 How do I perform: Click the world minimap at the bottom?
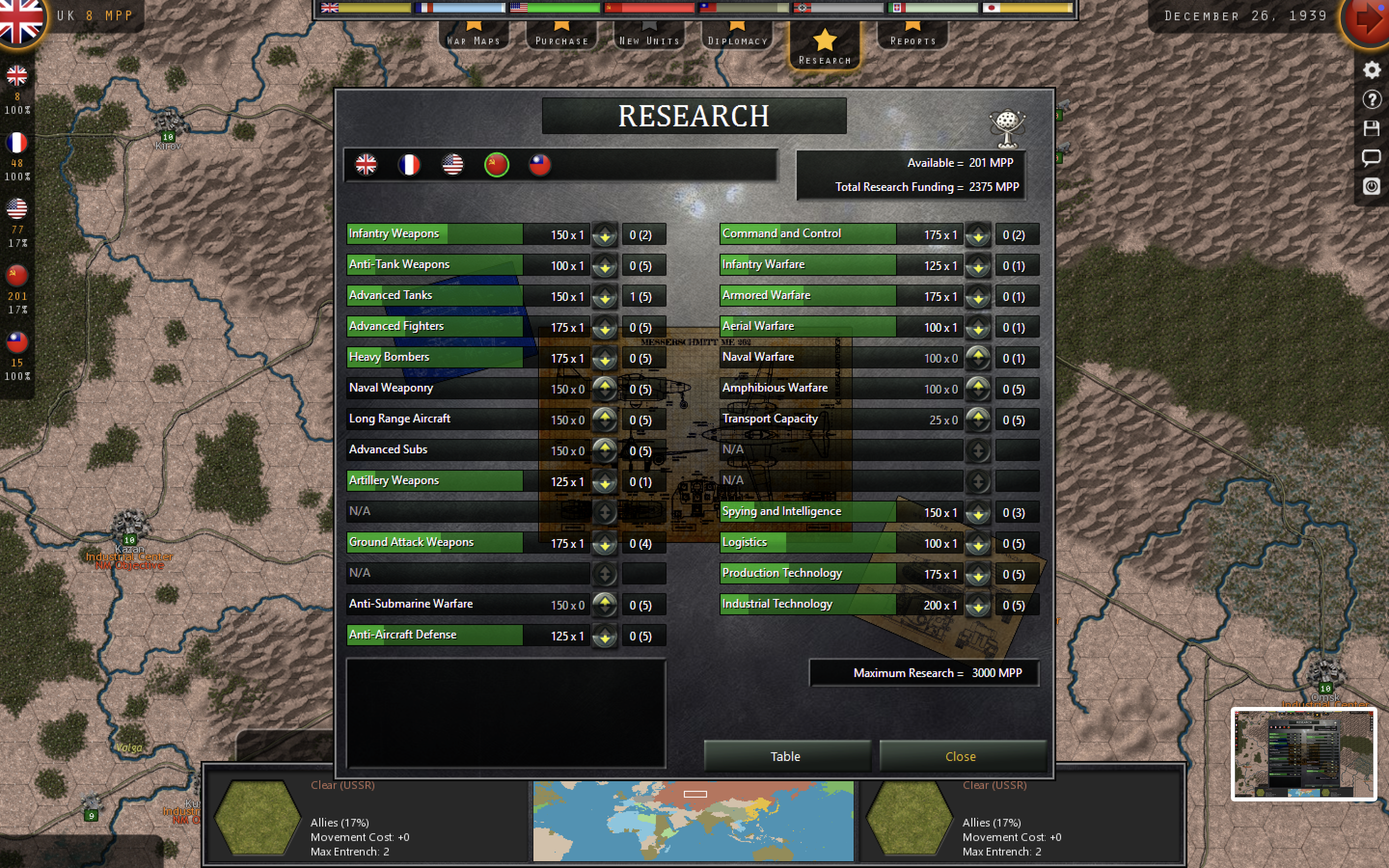point(694,820)
